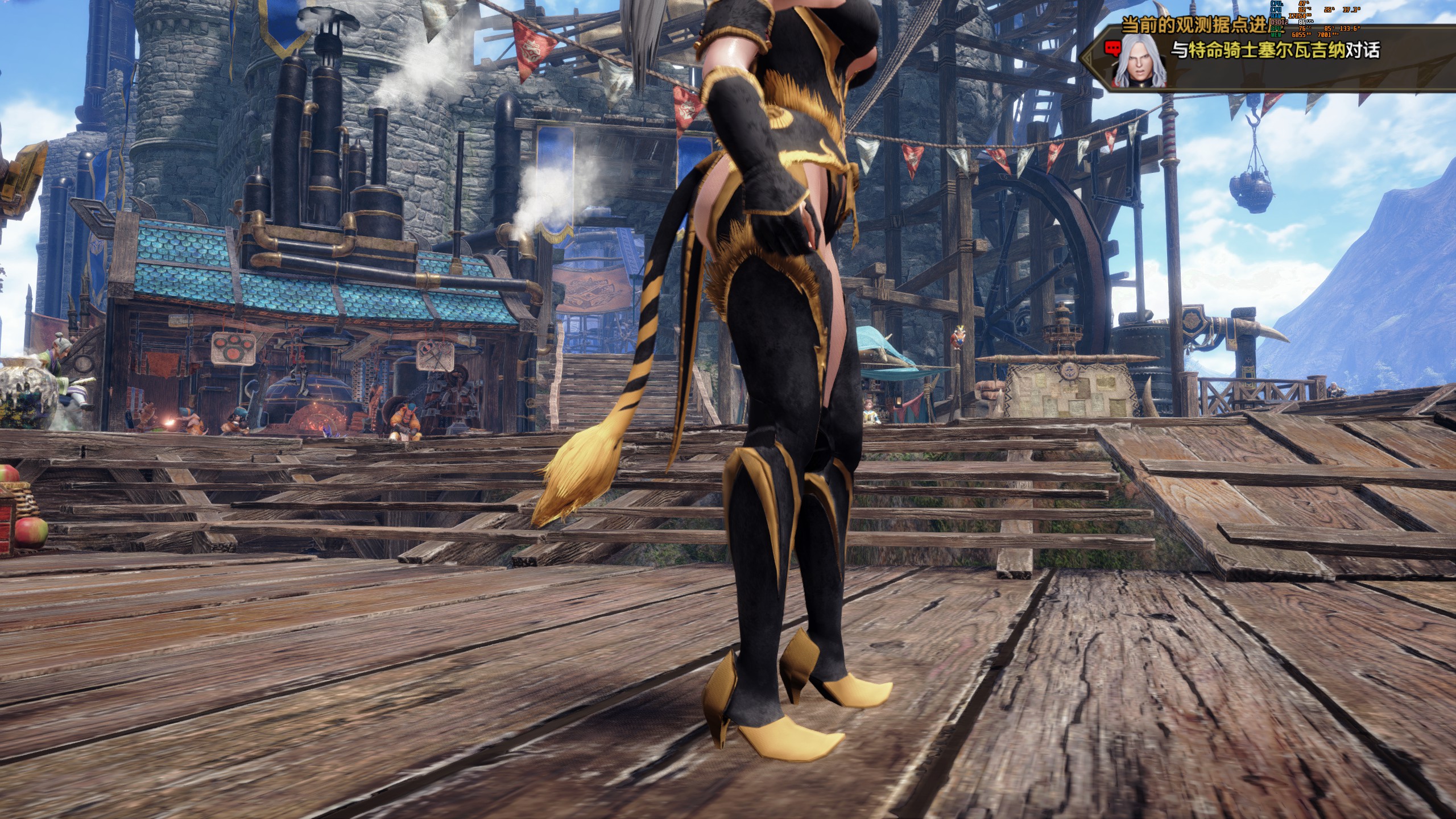The width and height of the screenshot is (1456, 819).
Task: Click the red chat bubble quest icon
Action: click(1112, 51)
